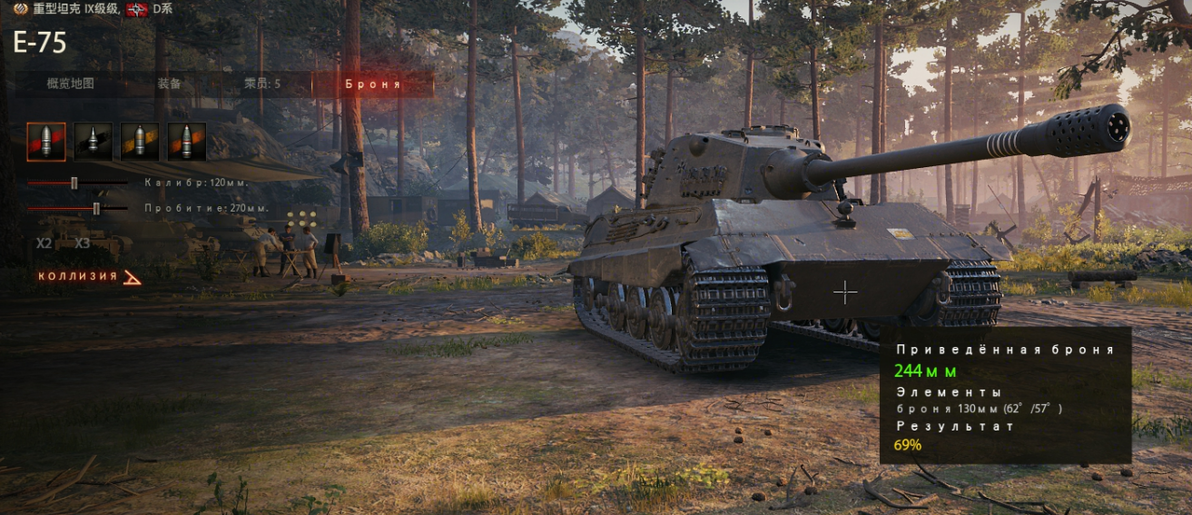
Task: Pick the yellow-striped shell type
Action: coord(140,142)
